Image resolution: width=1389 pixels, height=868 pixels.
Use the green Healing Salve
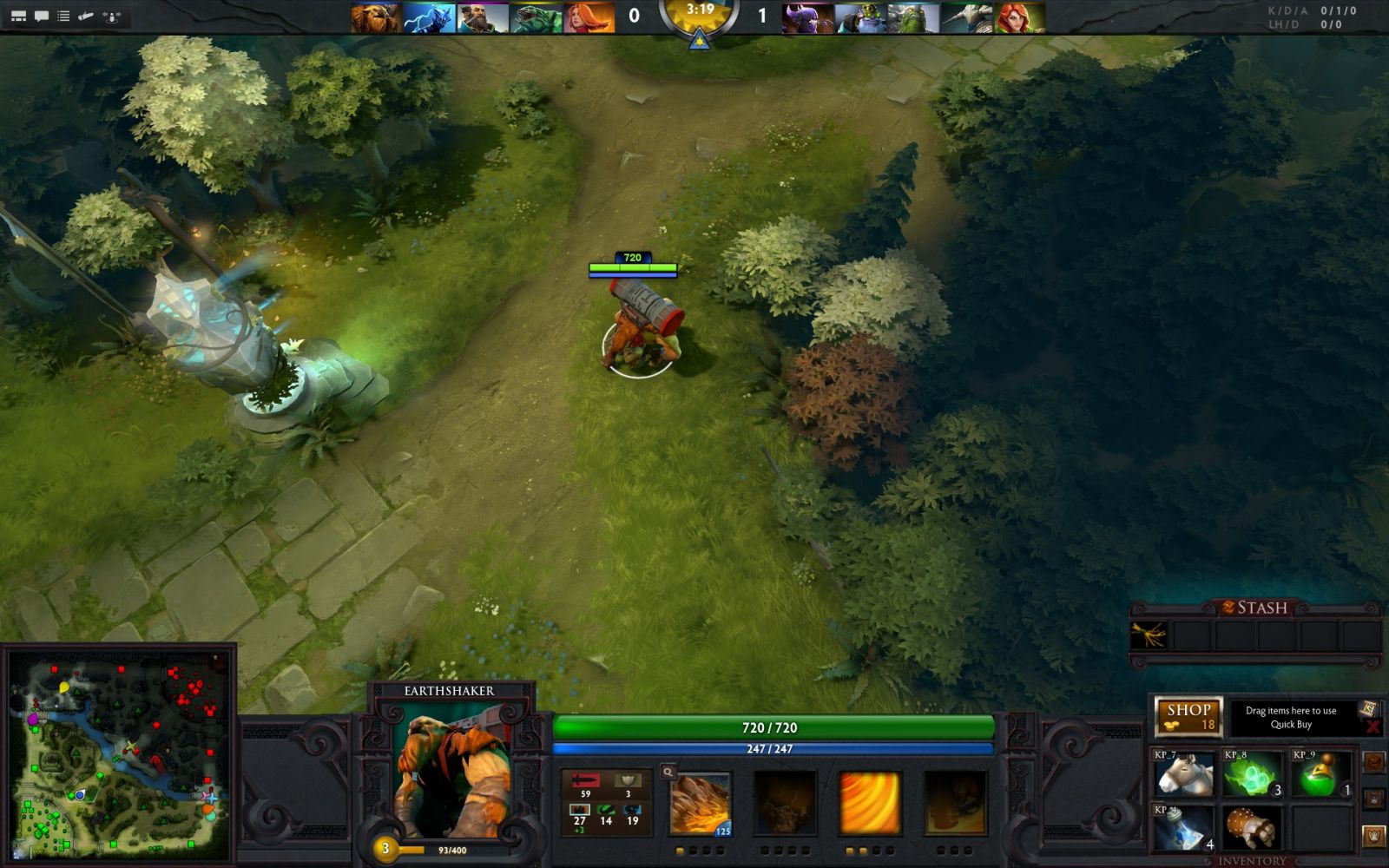tap(1321, 773)
